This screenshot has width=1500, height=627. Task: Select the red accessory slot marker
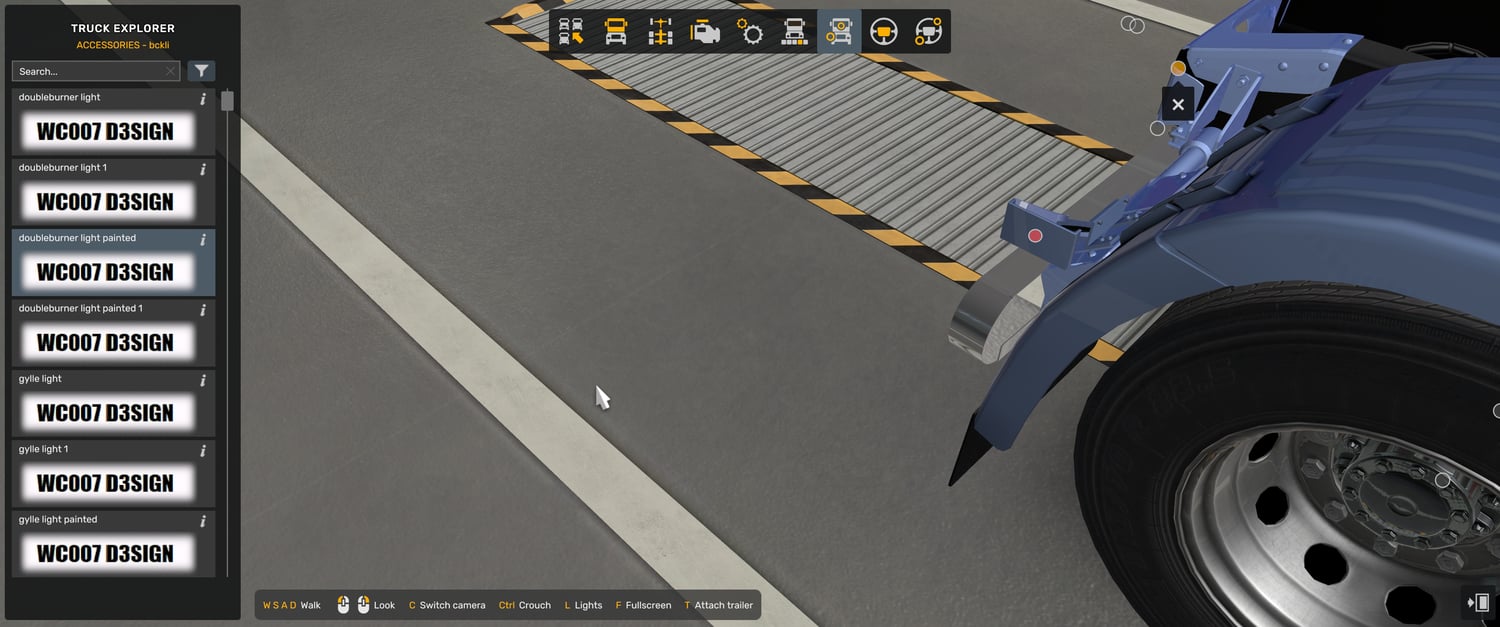1035,236
